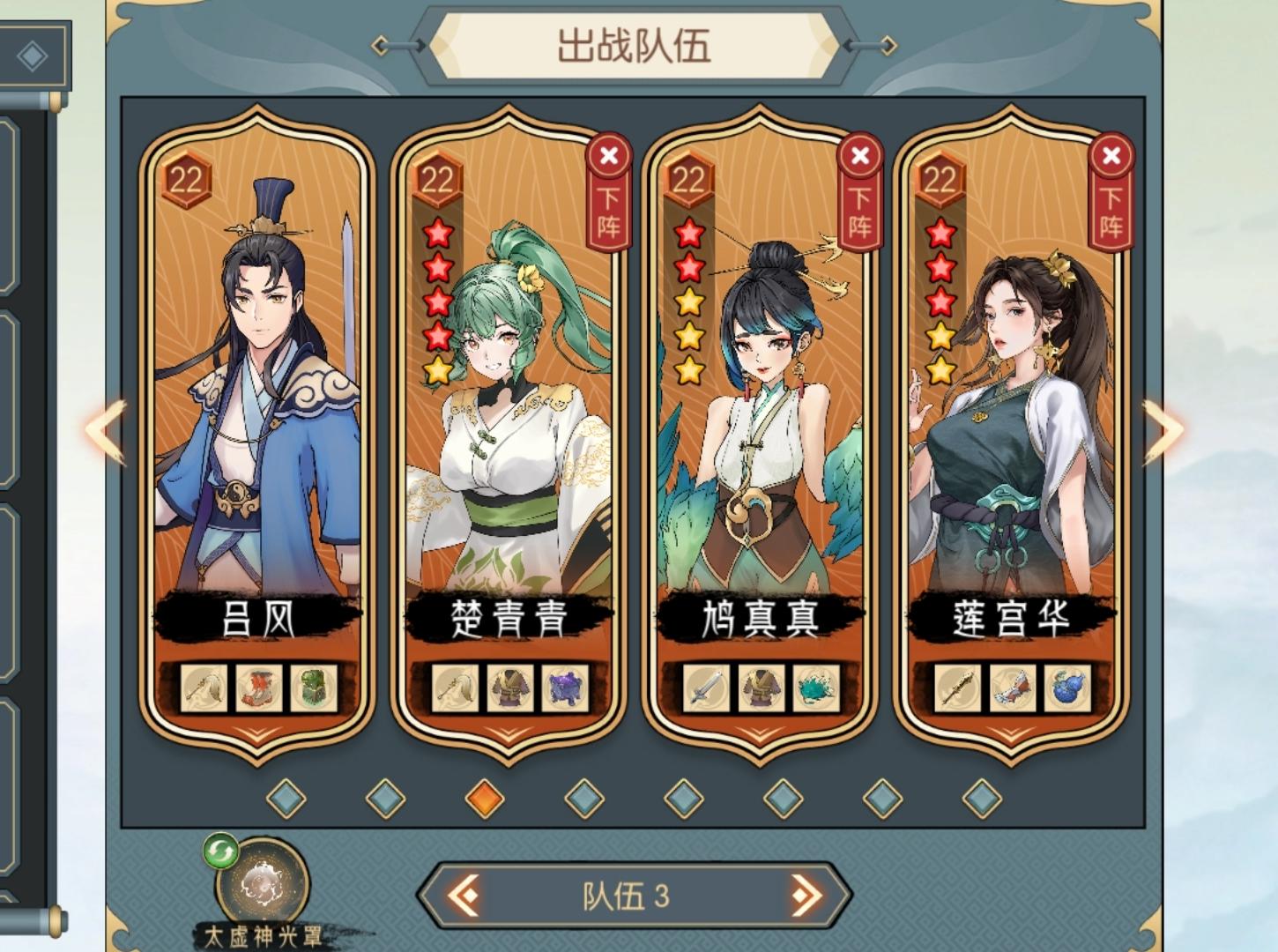Remove 莲宫华 with the red X button

click(x=1112, y=156)
